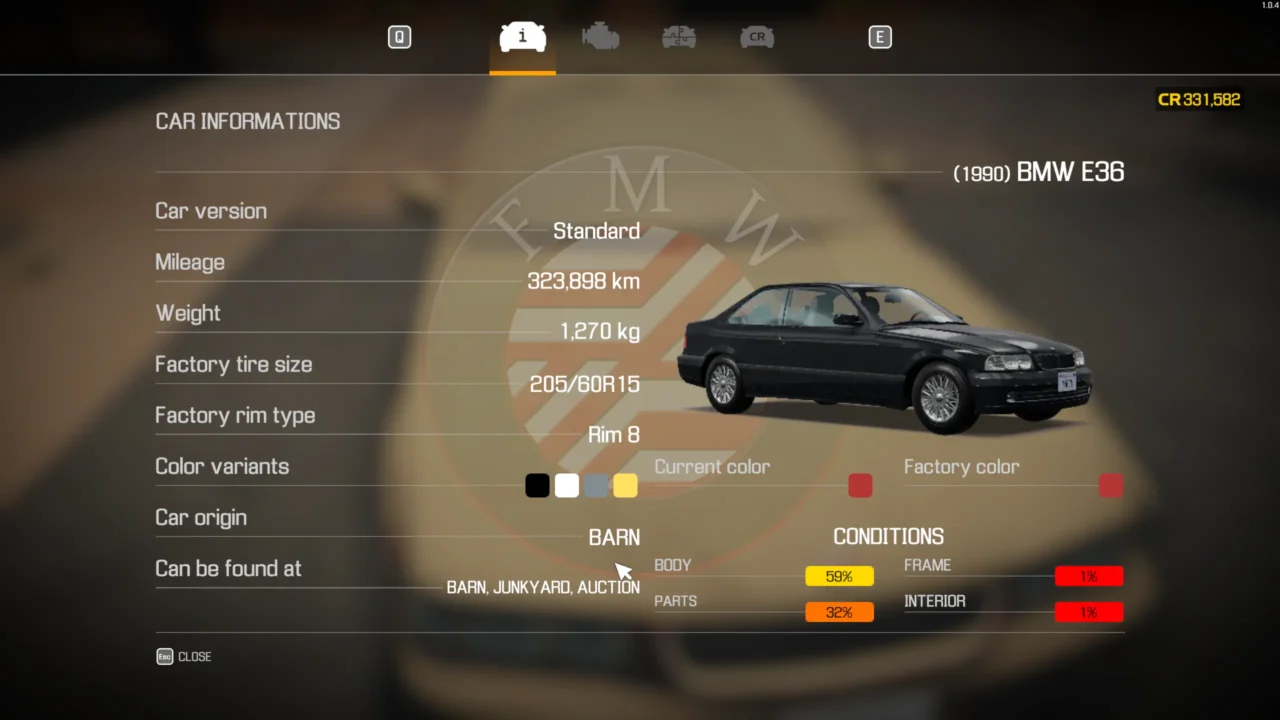Click the CR credits balance display
The image size is (1280, 720).
click(1198, 99)
